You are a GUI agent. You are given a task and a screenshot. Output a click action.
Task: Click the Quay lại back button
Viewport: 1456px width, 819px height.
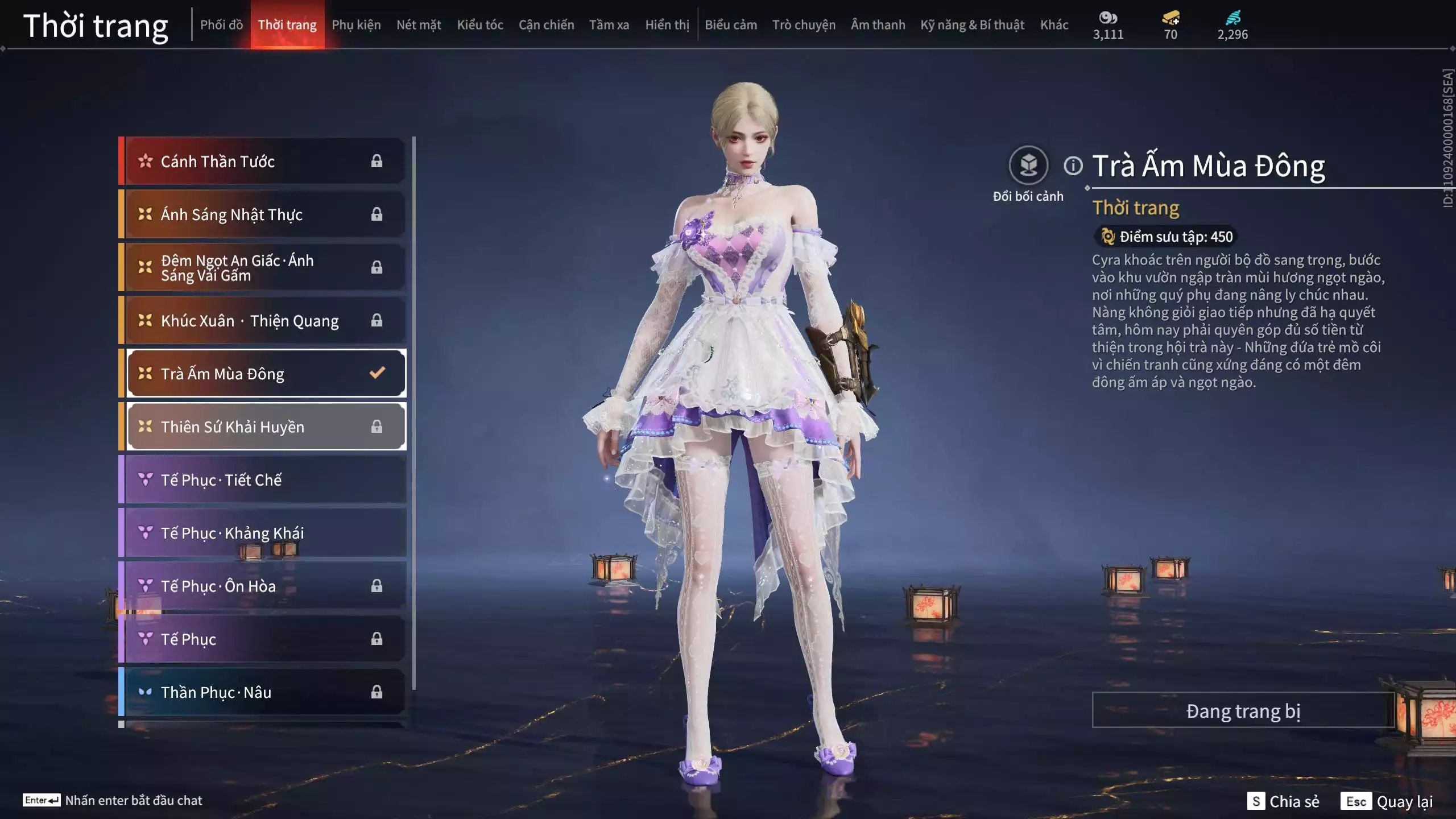click(1387, 801)
